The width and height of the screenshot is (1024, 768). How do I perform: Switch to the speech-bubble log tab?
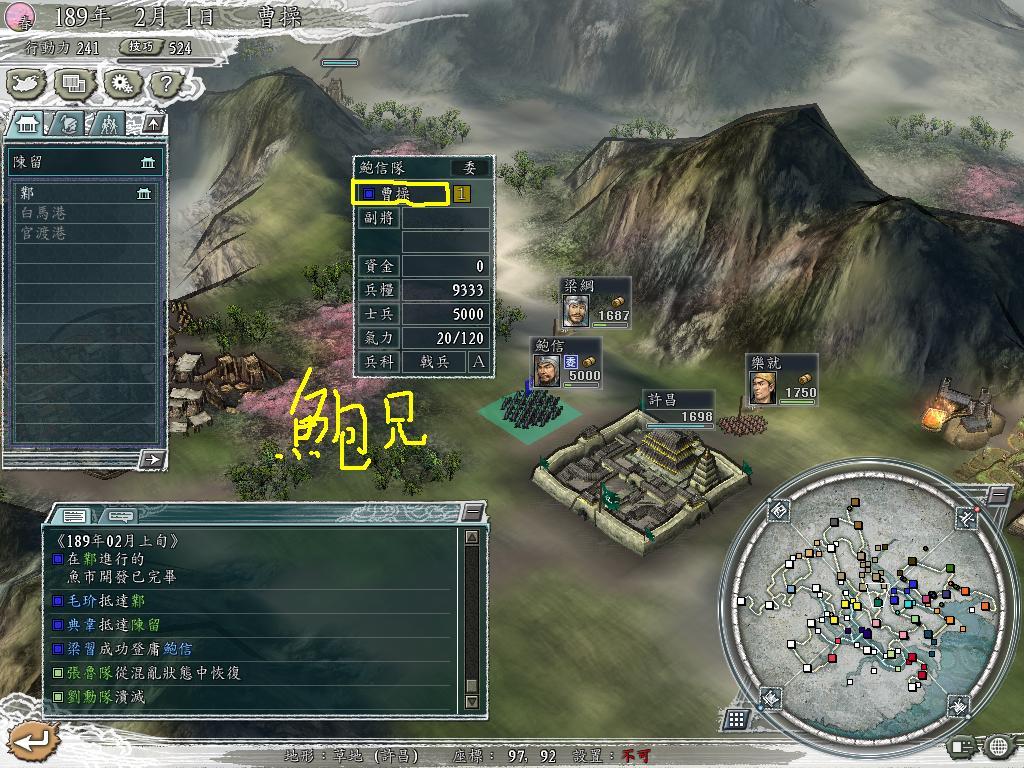click(x=119, y=516)
